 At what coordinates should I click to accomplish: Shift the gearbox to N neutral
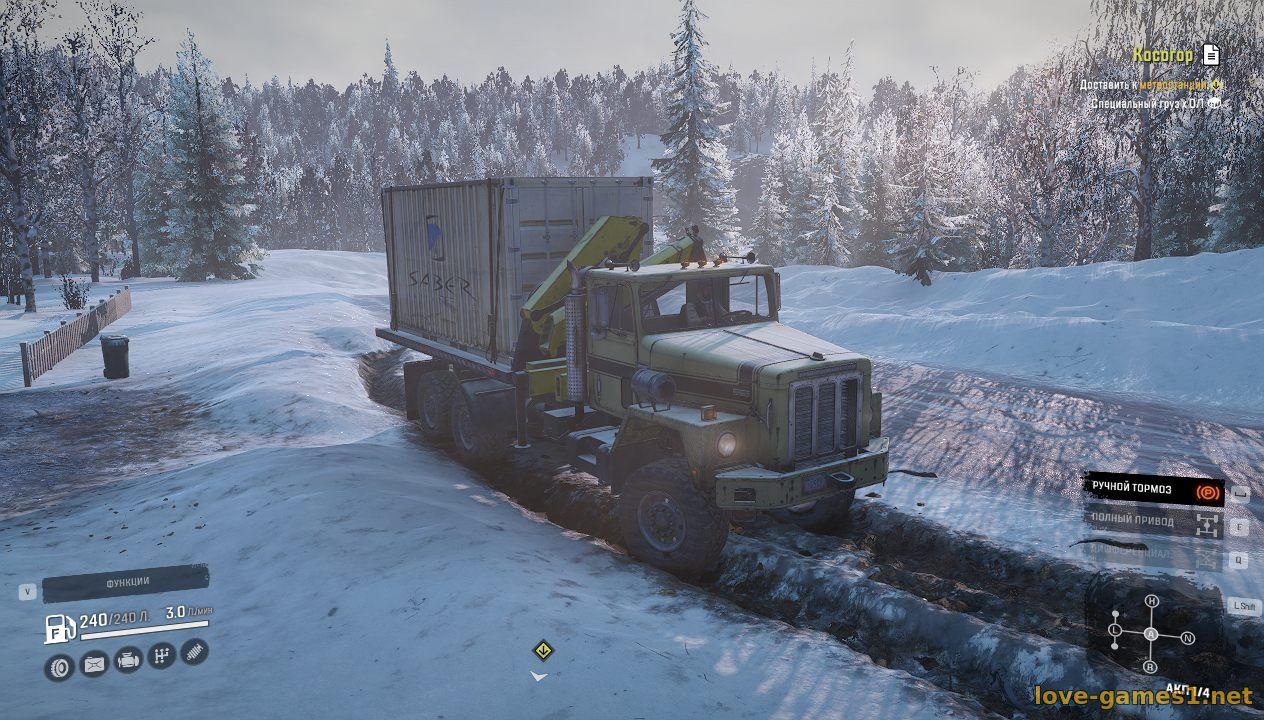click(x=1188, y=637)
